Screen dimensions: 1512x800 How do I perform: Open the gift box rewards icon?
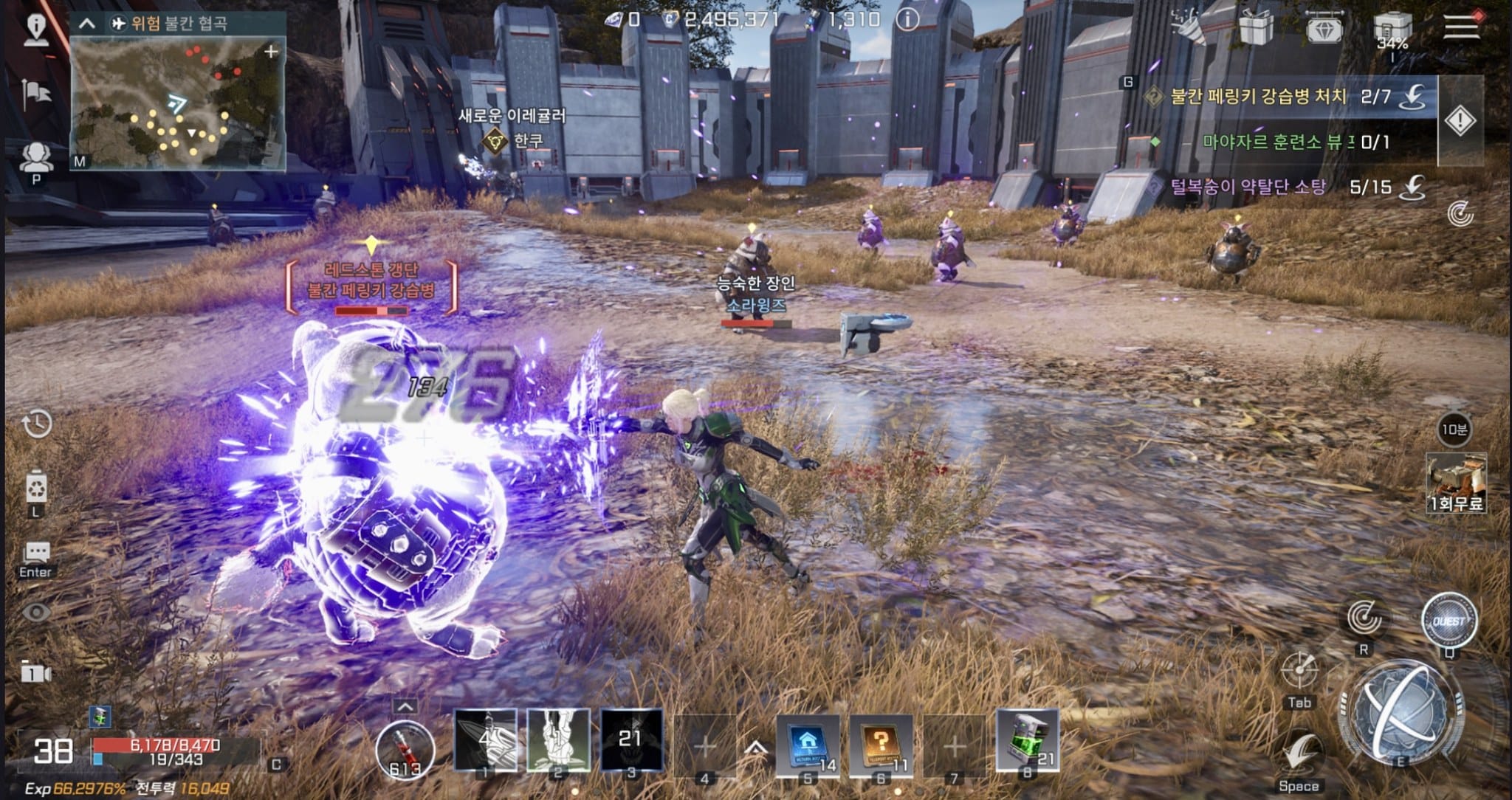(x=1255, y=28)
